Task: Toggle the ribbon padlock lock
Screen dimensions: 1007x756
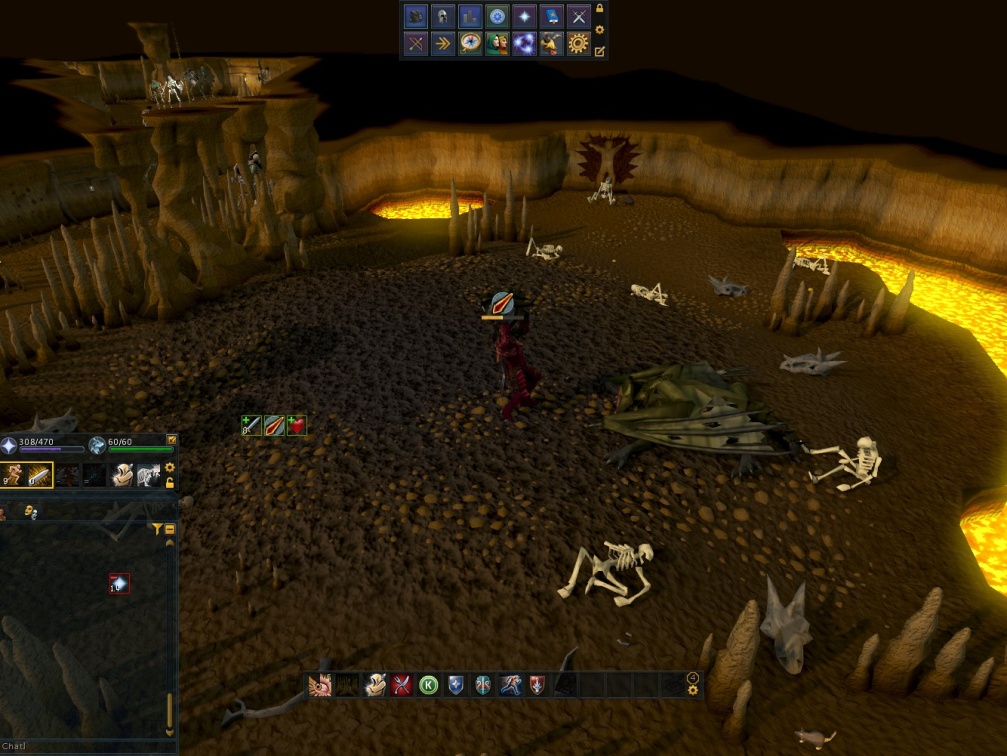Action: point(600,8)
